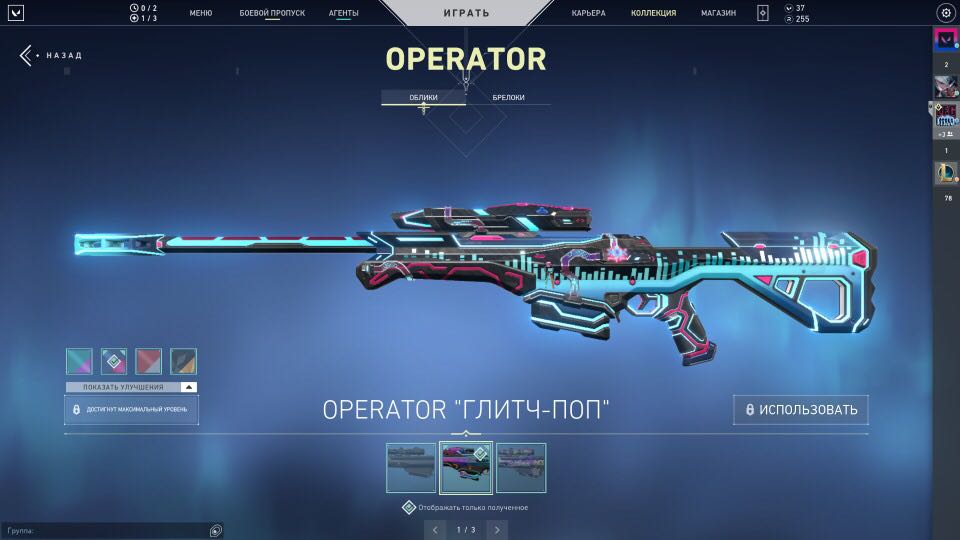Pick the teal and pink color variant swatch
This screenshot has width=960, height=540.
tap(79, 361)
